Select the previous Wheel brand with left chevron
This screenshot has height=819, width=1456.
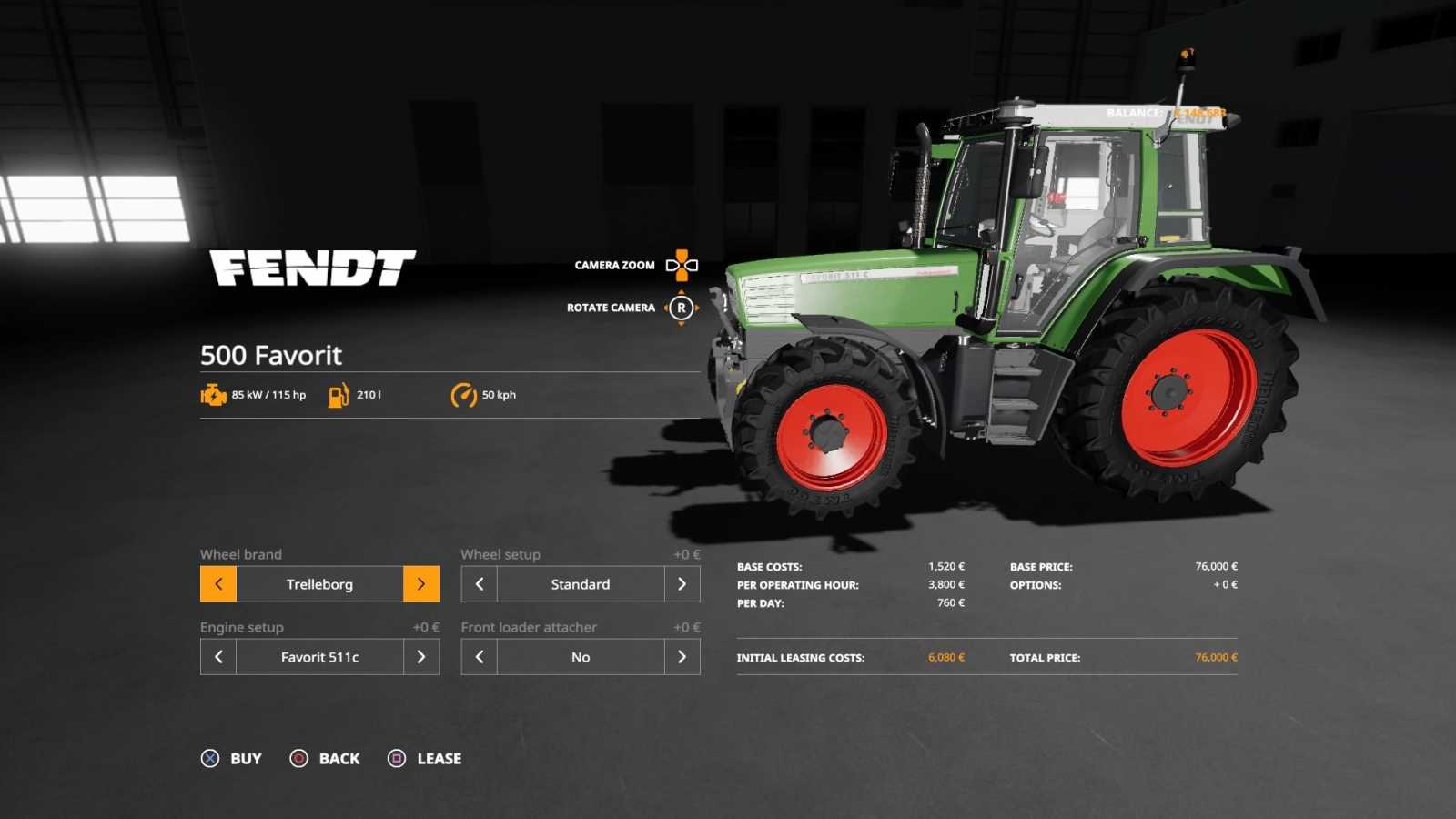tap(217, 583)
